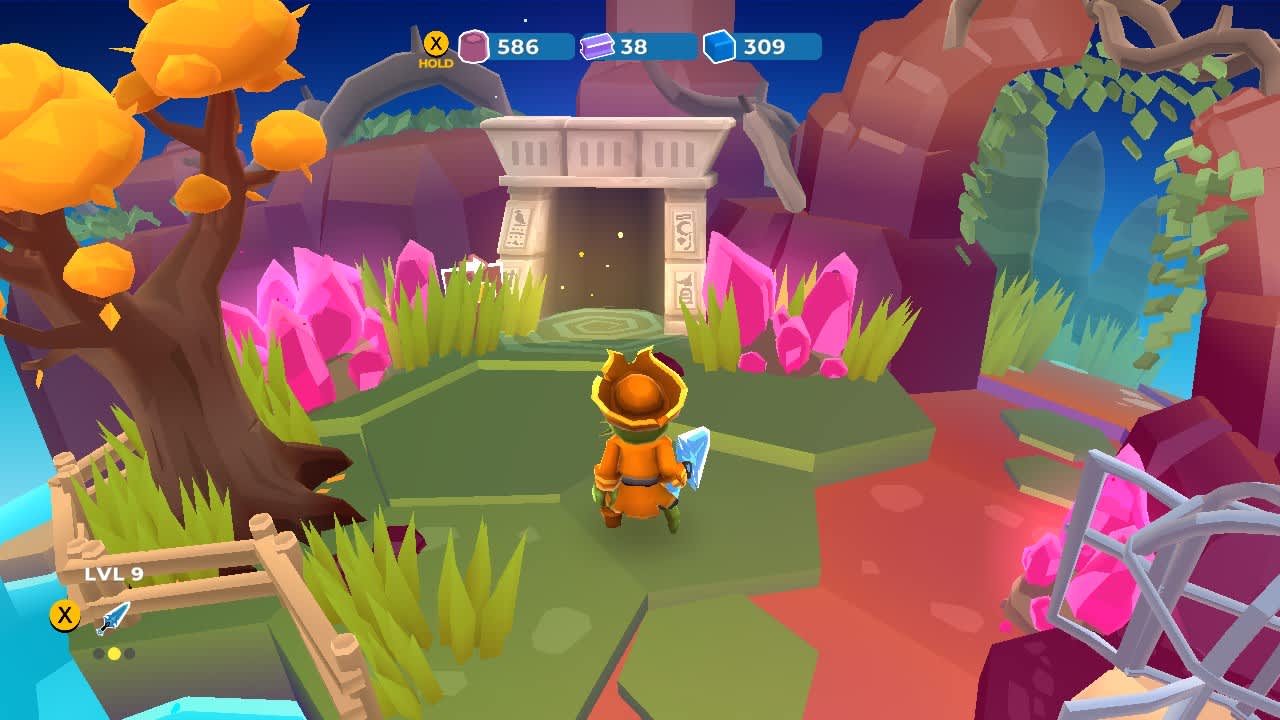Image resolution: width=1280 pixels, height=720 pixels.
Task: Select the right gray page dot
Action: (x=129, y=653)
